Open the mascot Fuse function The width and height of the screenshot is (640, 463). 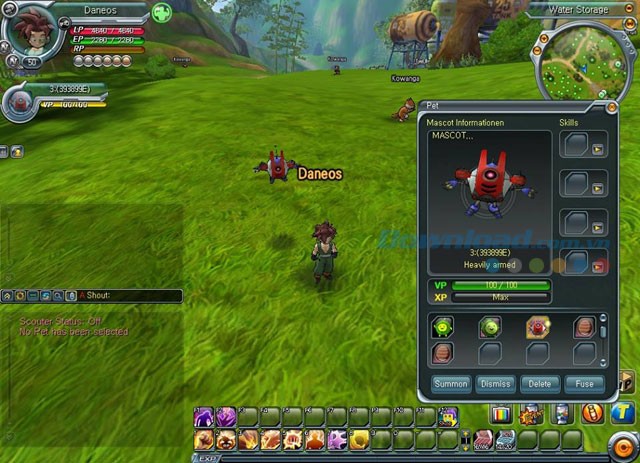[584, 384]
